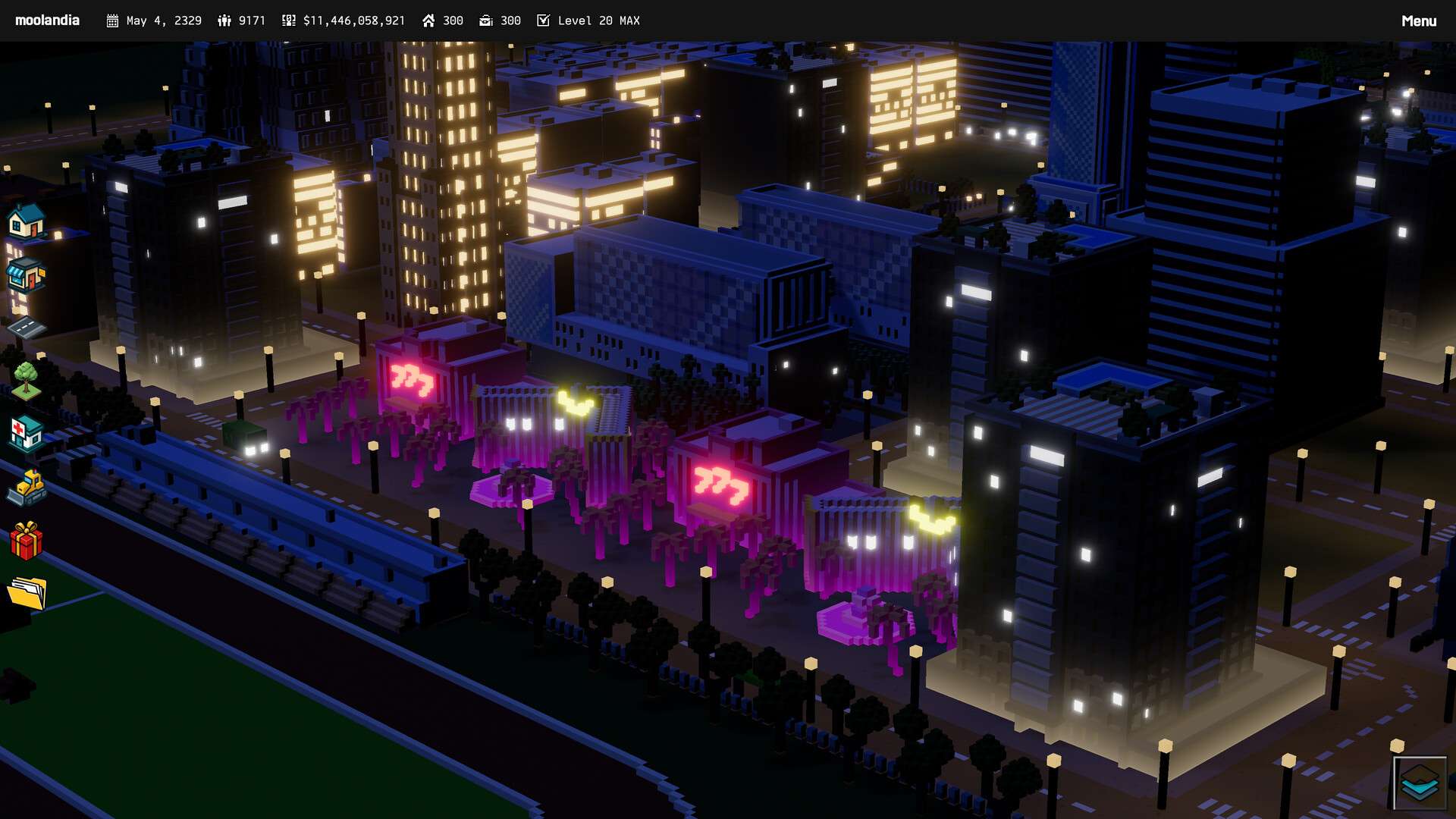Open the tree and parks category
The height and width of the screenshot is (819, 1456).
tap(26, 380)
